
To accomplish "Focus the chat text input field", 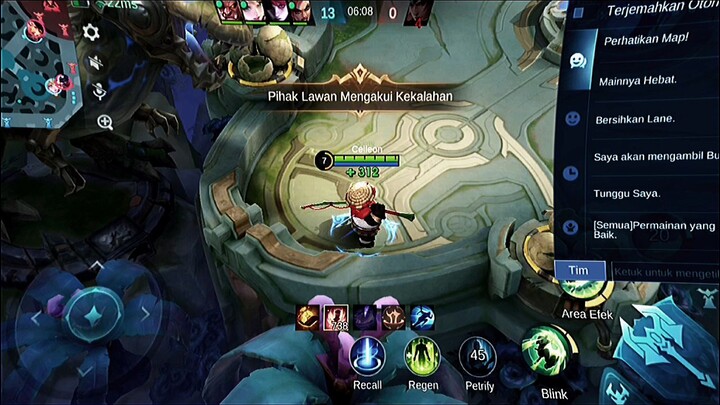I will [x=663, y=271].
